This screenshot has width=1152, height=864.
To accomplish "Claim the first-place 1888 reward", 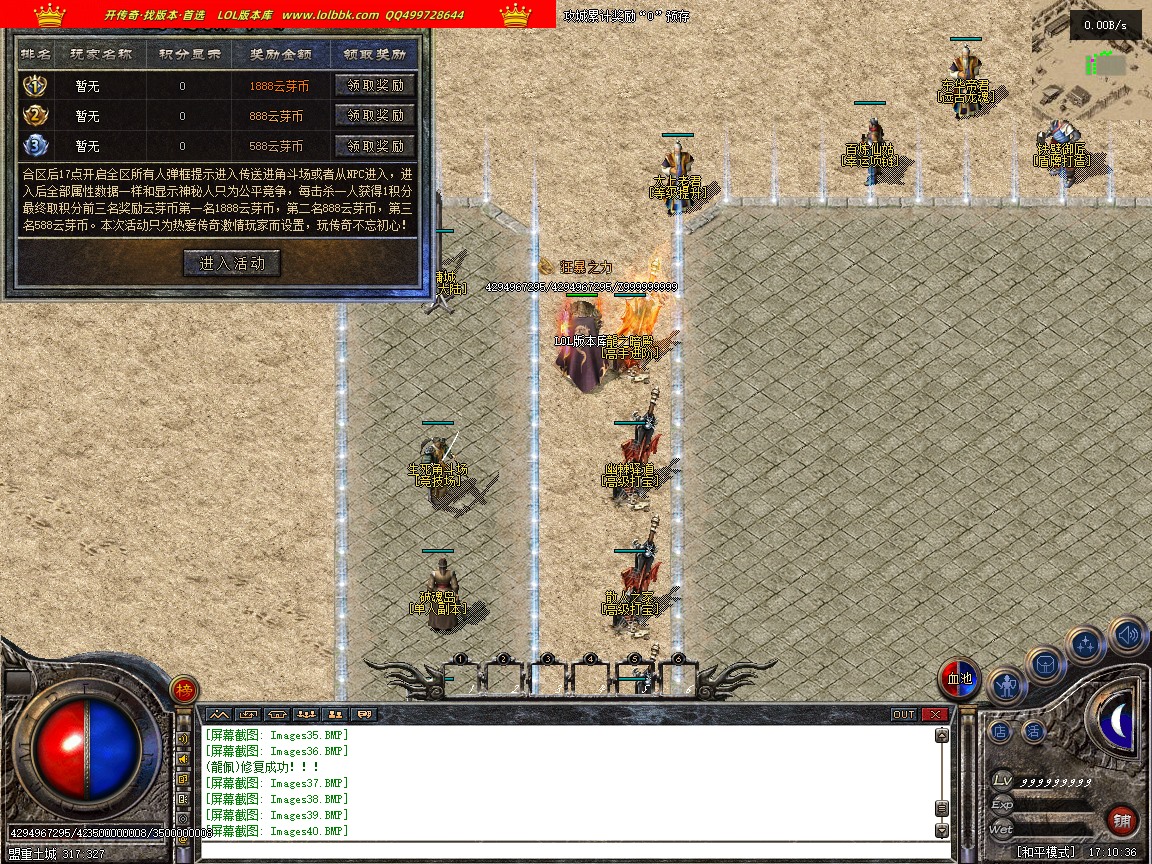I will tap(375, 86).
